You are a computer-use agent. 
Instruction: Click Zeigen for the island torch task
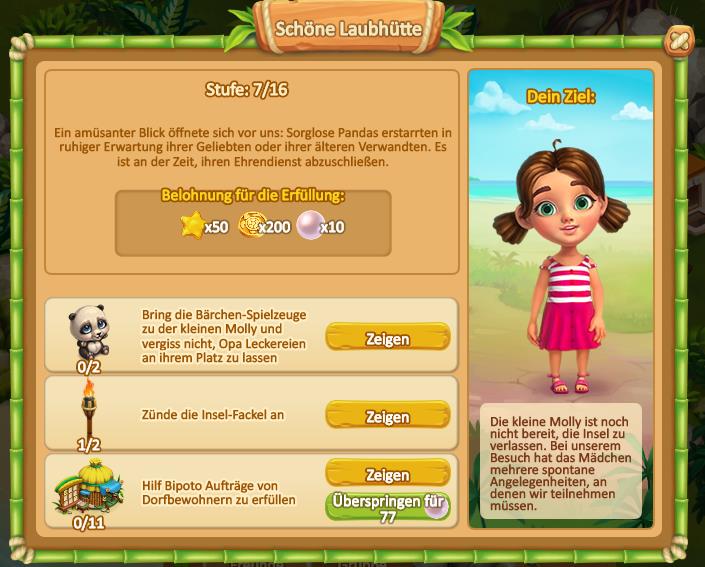(387, 416)
